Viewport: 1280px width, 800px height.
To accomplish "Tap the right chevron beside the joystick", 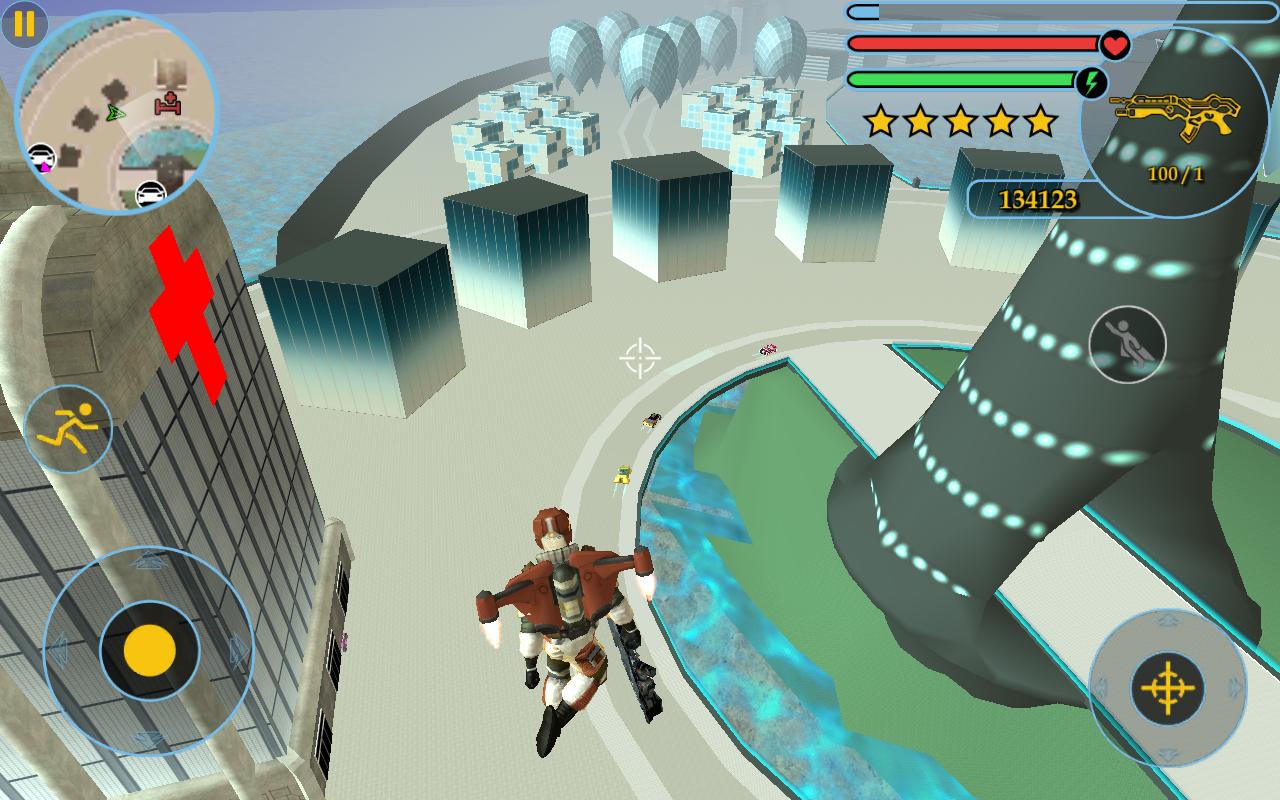I will pyautogui.click(x=238, y=650).
